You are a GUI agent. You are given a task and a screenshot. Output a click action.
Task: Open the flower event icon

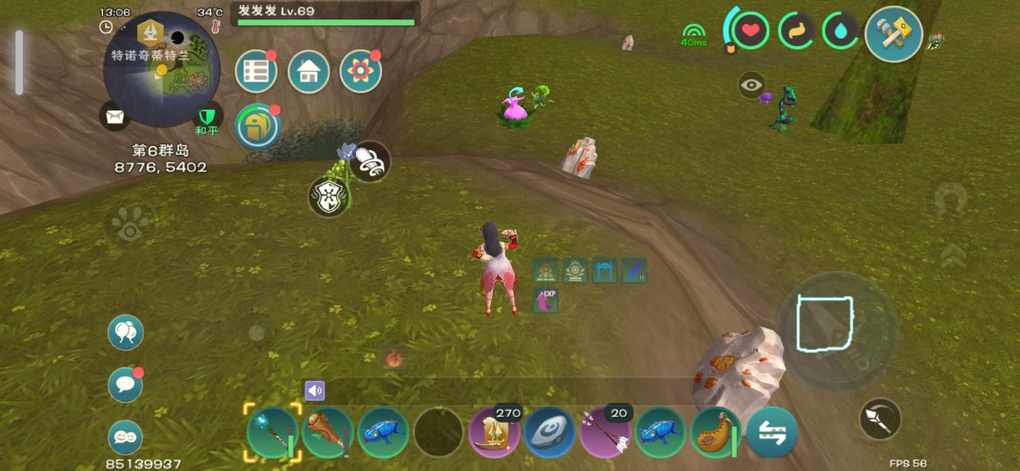click(x=361, y=71)
